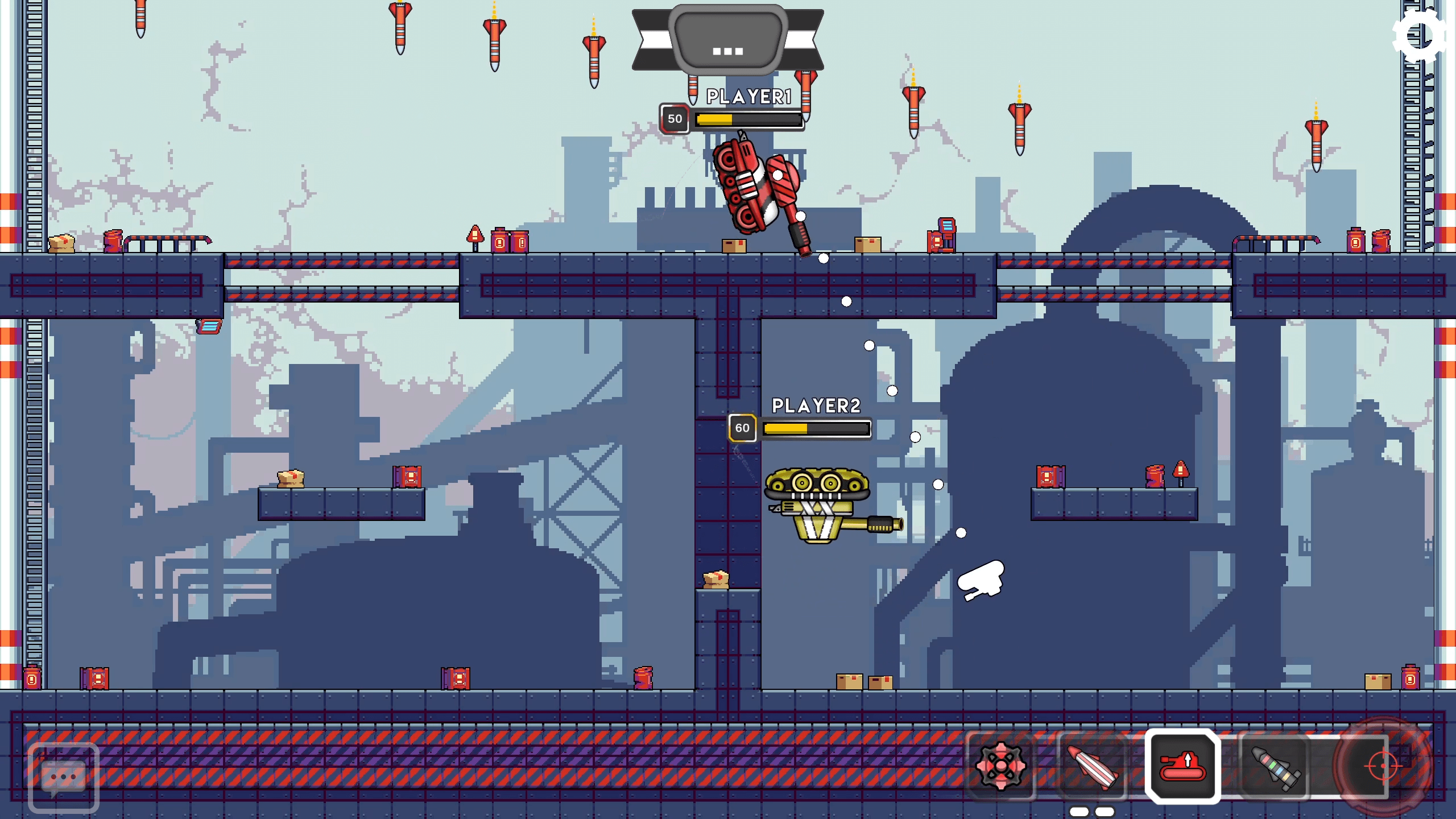
Task: Open Player2's weapon count badge showing 60
Action: tap(742, 428)
